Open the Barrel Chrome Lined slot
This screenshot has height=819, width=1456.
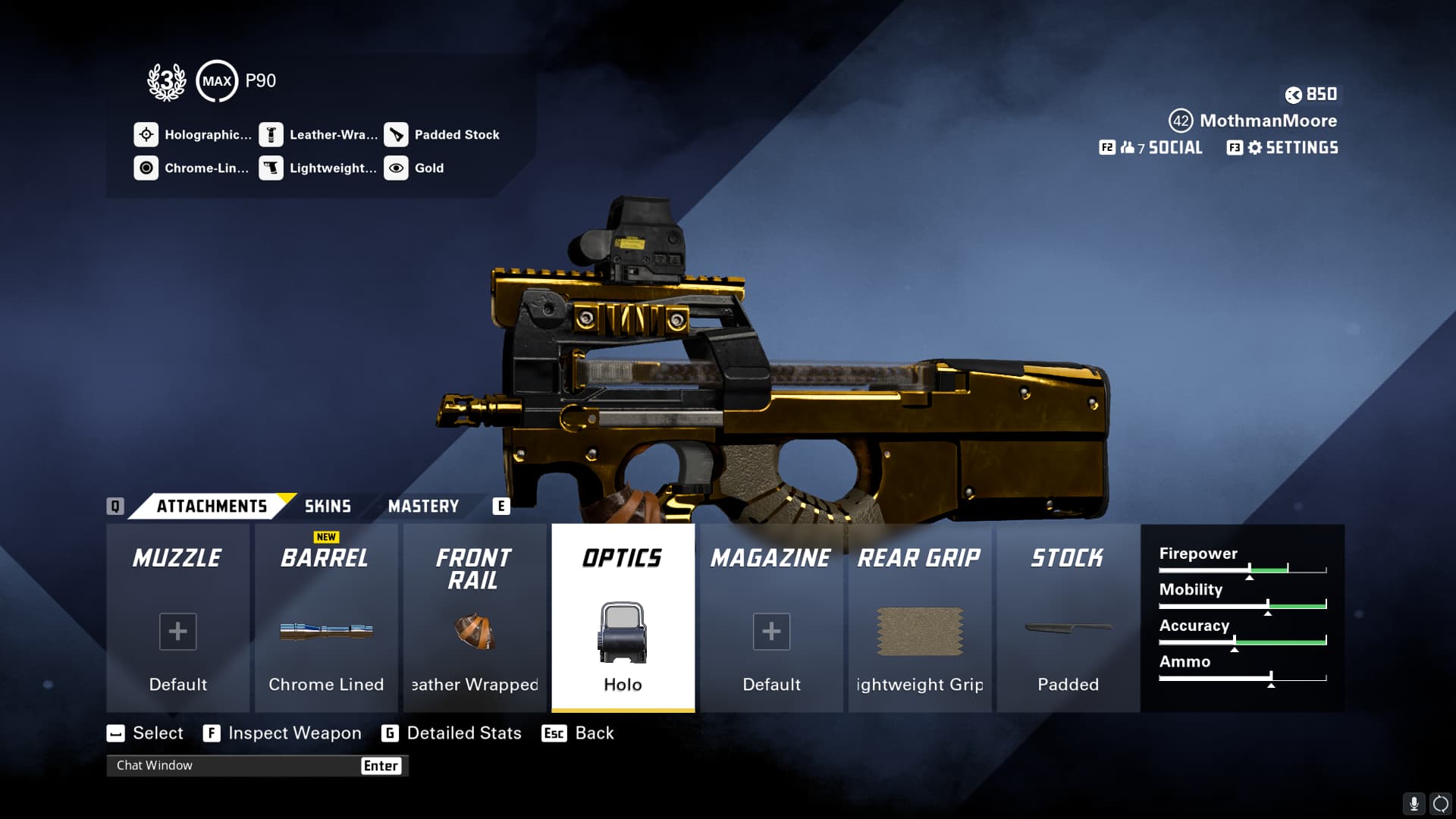click(x=326, y=618)
